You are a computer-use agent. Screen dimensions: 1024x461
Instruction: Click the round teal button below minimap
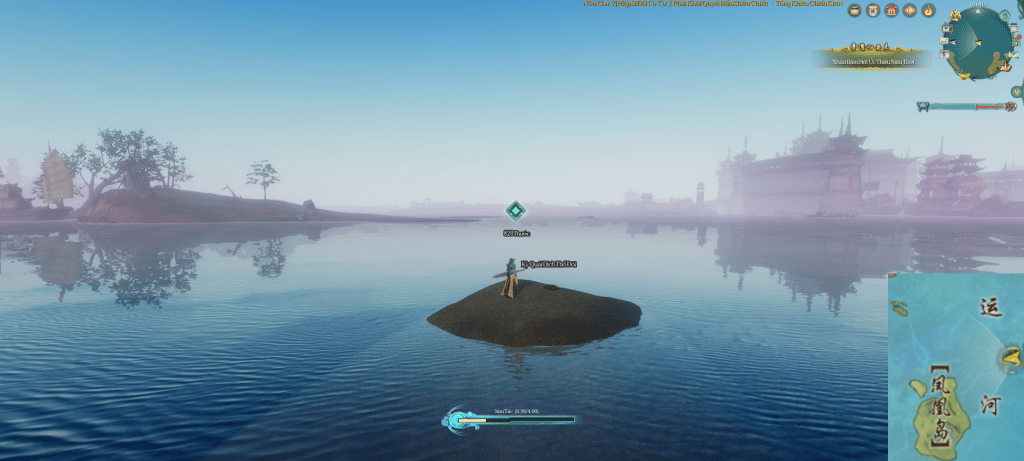click(1016, 92)
